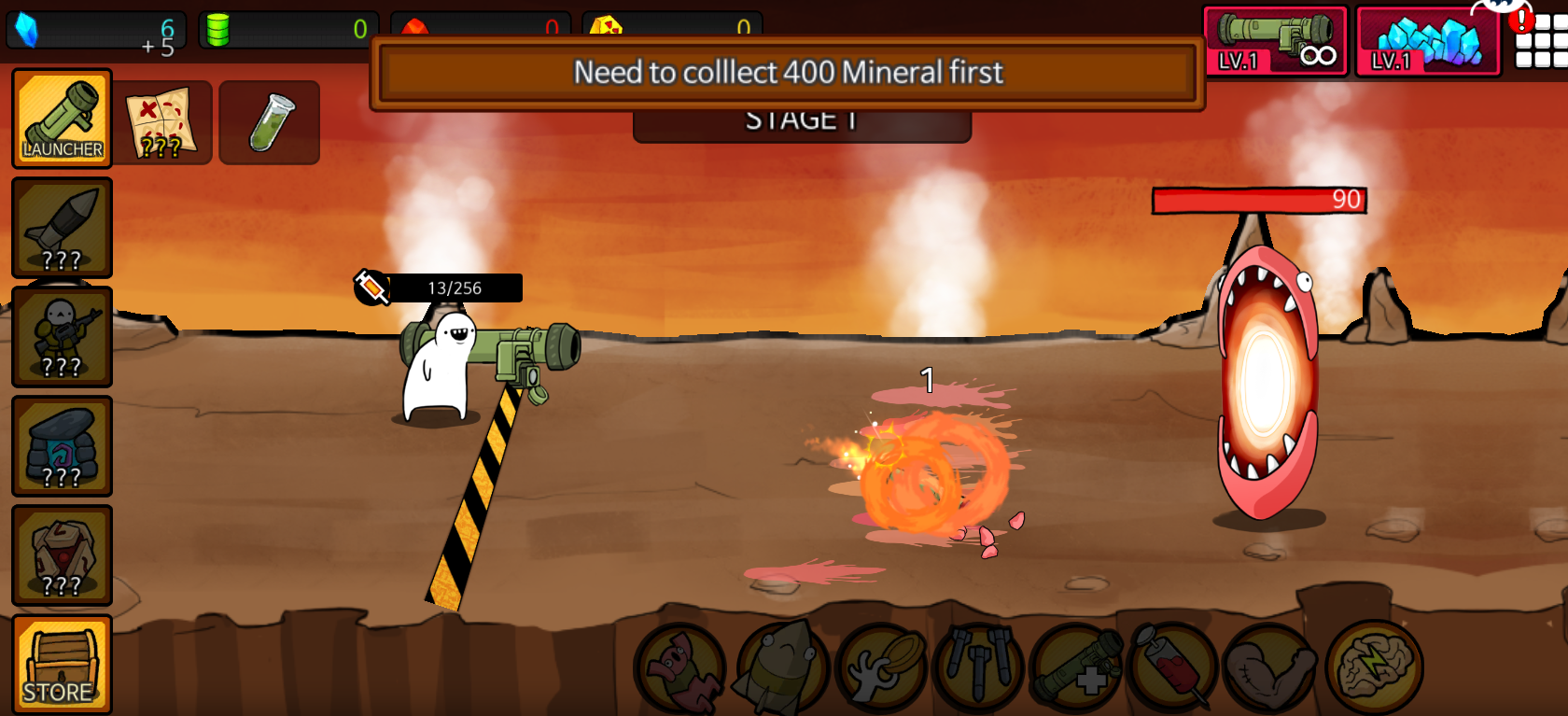Viewport: 1568px width, 716px height.
Task: Use the hand-tossing-coin skill icon
Action: (x=876, y=667)
